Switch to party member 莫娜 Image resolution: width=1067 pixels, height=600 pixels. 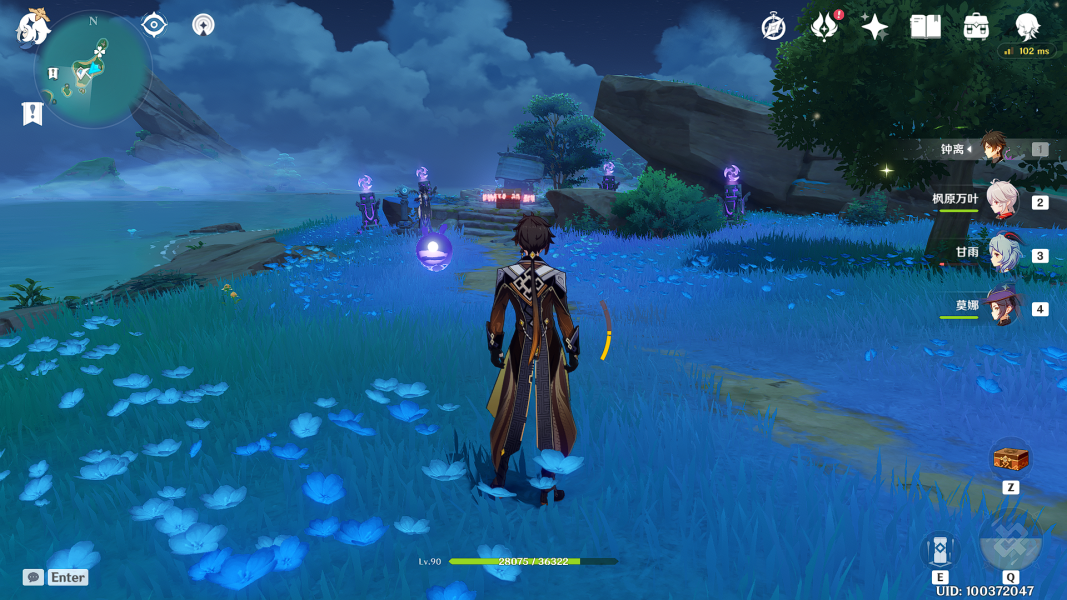pyautogui.click(x=1001, y=306)
